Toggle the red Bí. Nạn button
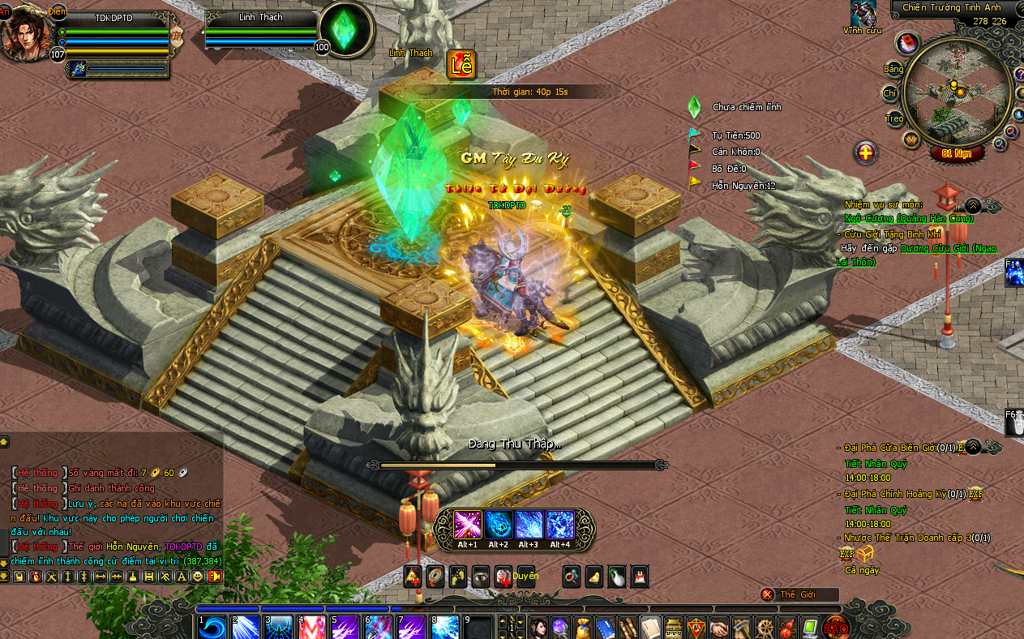 click(x=959, y=153)
